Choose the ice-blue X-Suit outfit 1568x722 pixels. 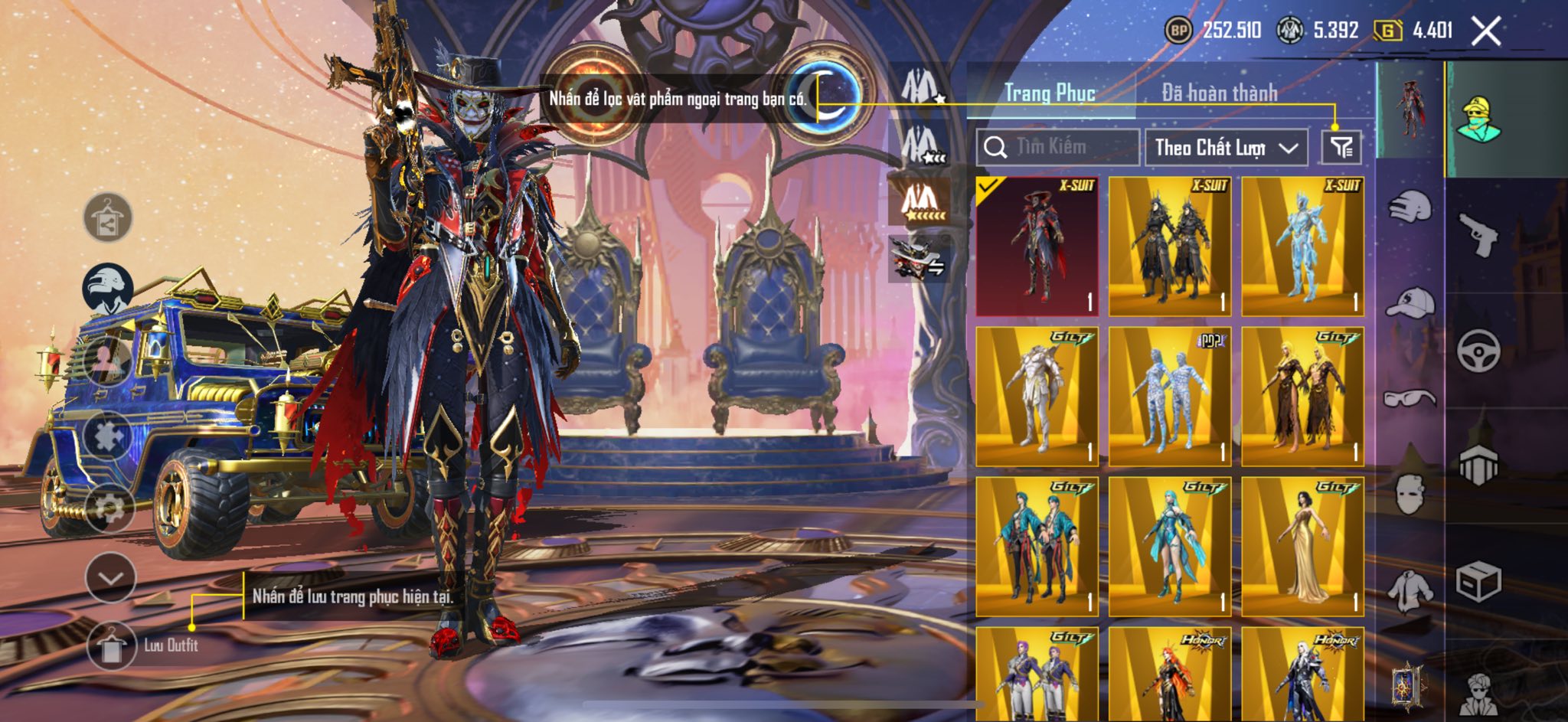(1302, 246)
